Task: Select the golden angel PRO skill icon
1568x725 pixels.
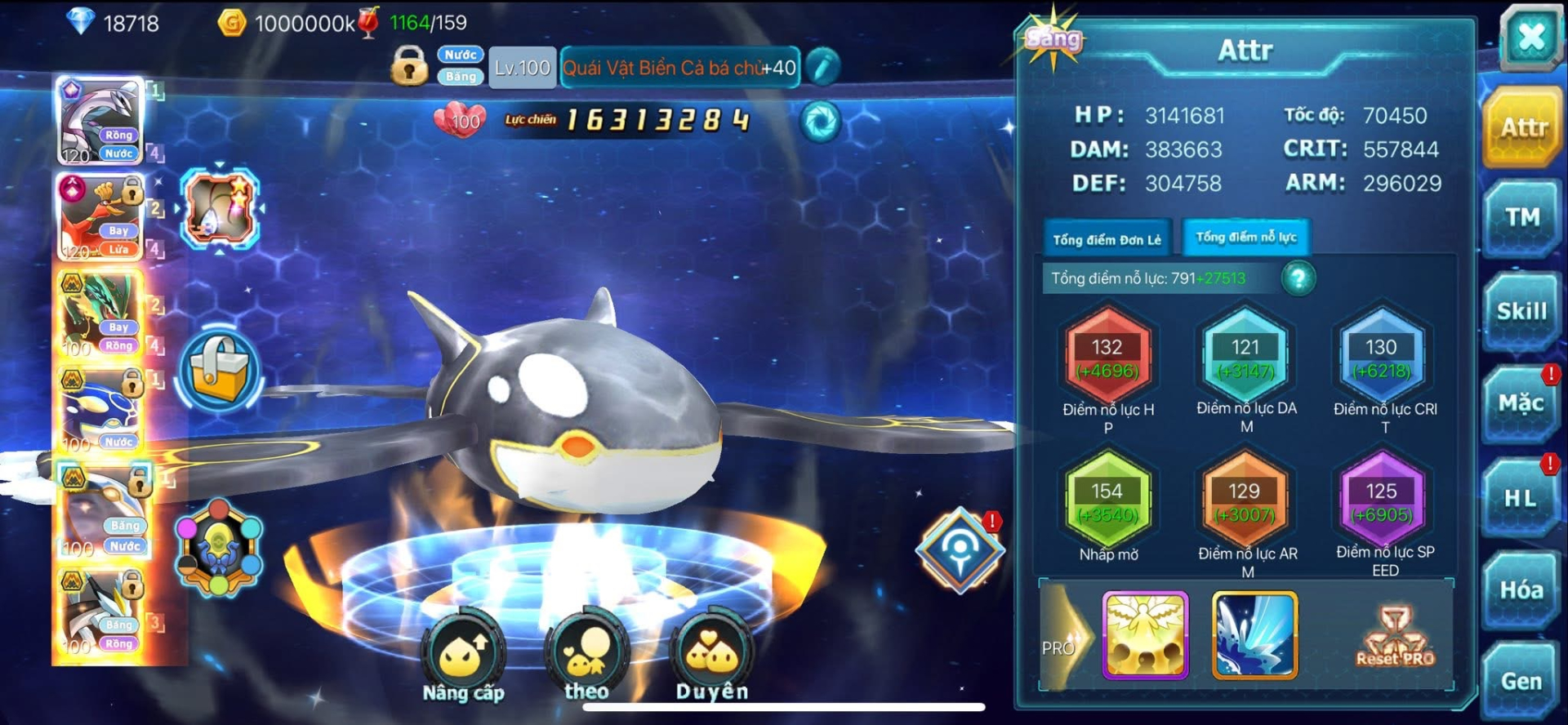Action: click(1145, 635)
